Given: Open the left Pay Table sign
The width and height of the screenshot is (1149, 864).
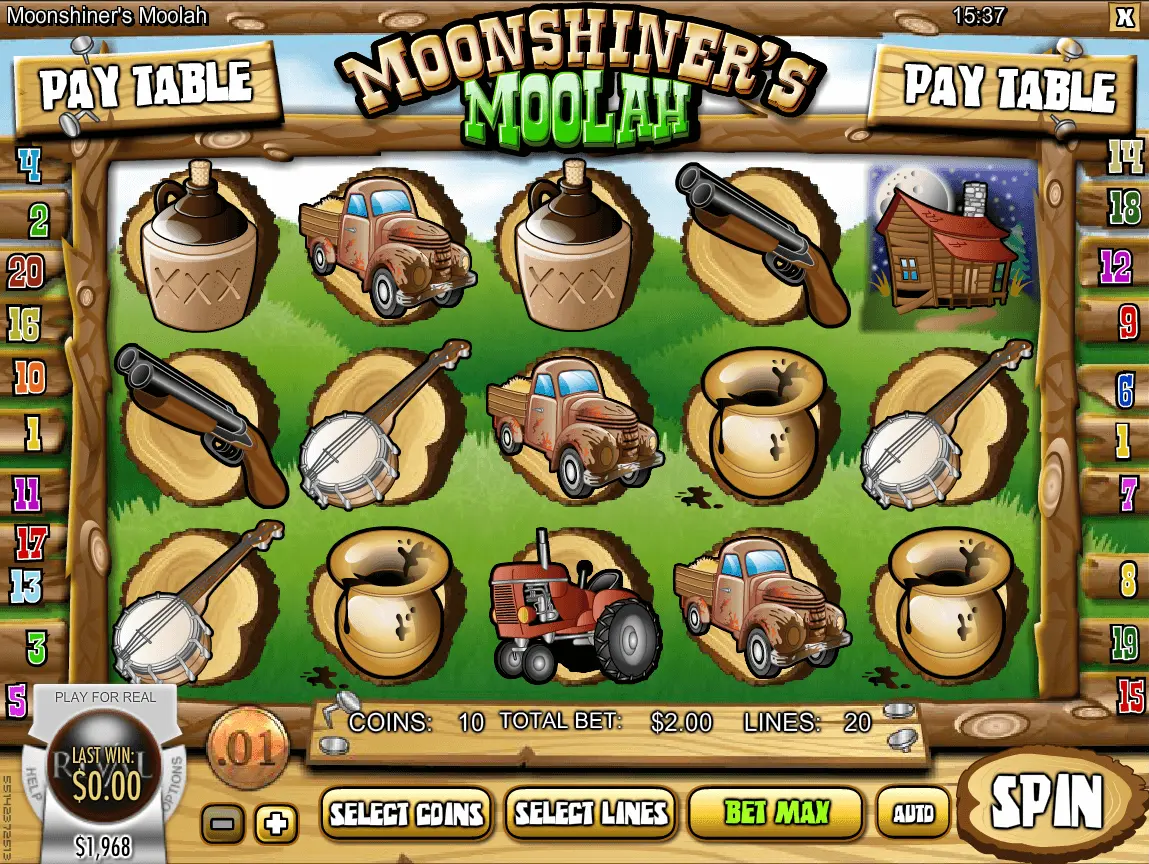Looking at the screenshot, I should tap(145, 87).
